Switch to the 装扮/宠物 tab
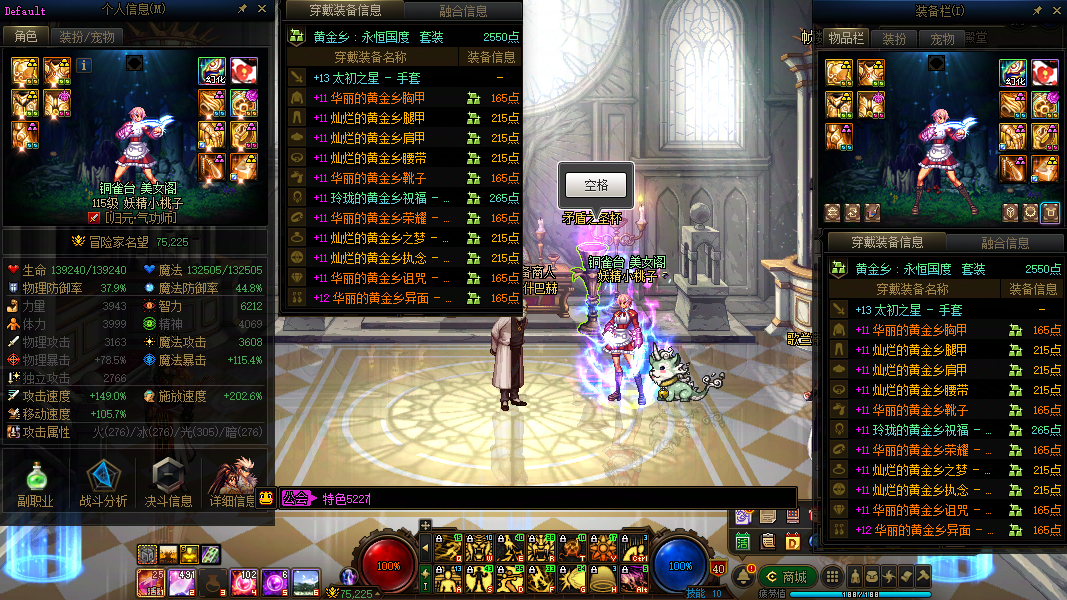The width and height of the screenshot is (1067, 600). (85, 36)
